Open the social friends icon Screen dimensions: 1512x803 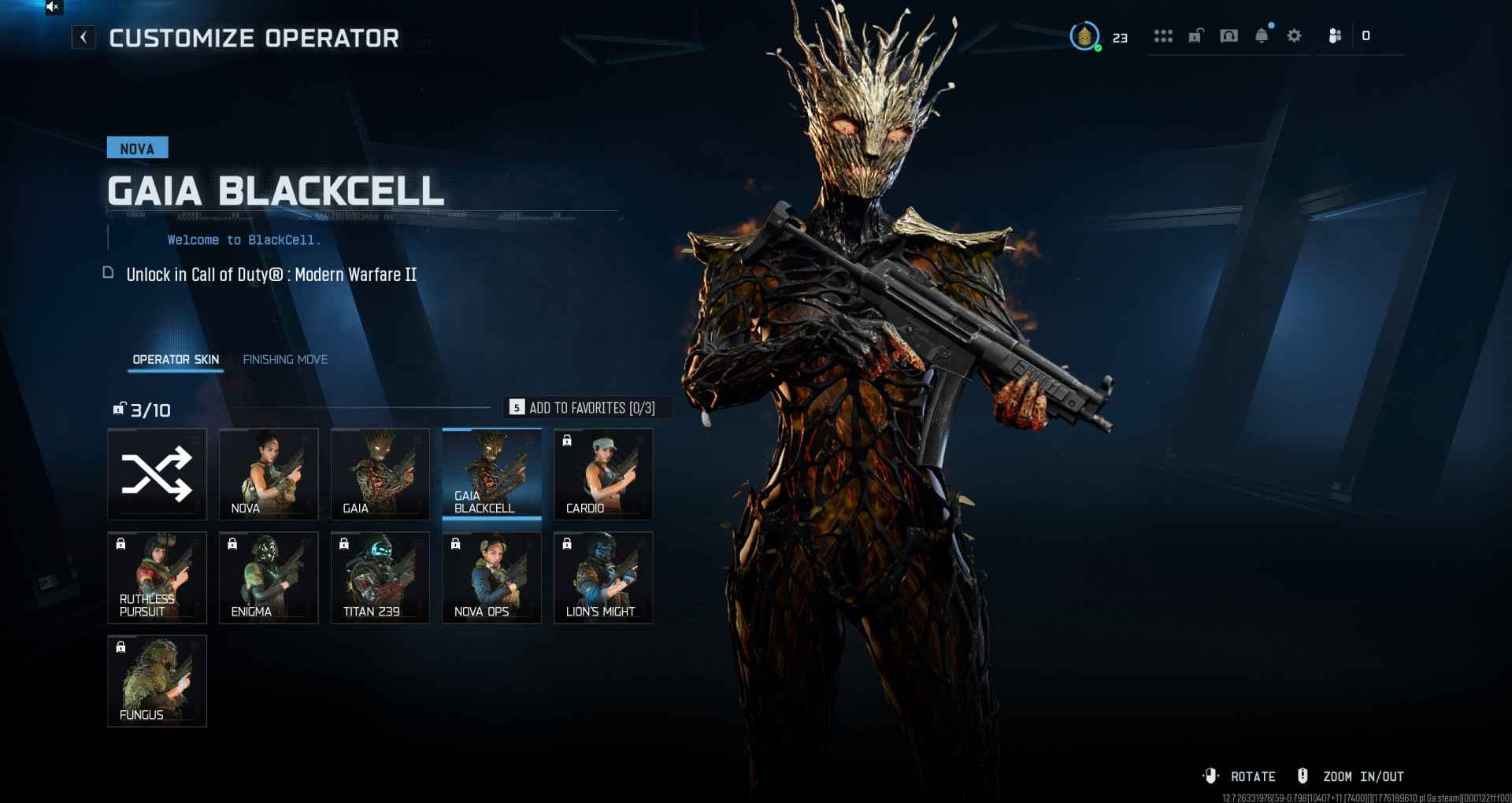[1335, 36]
